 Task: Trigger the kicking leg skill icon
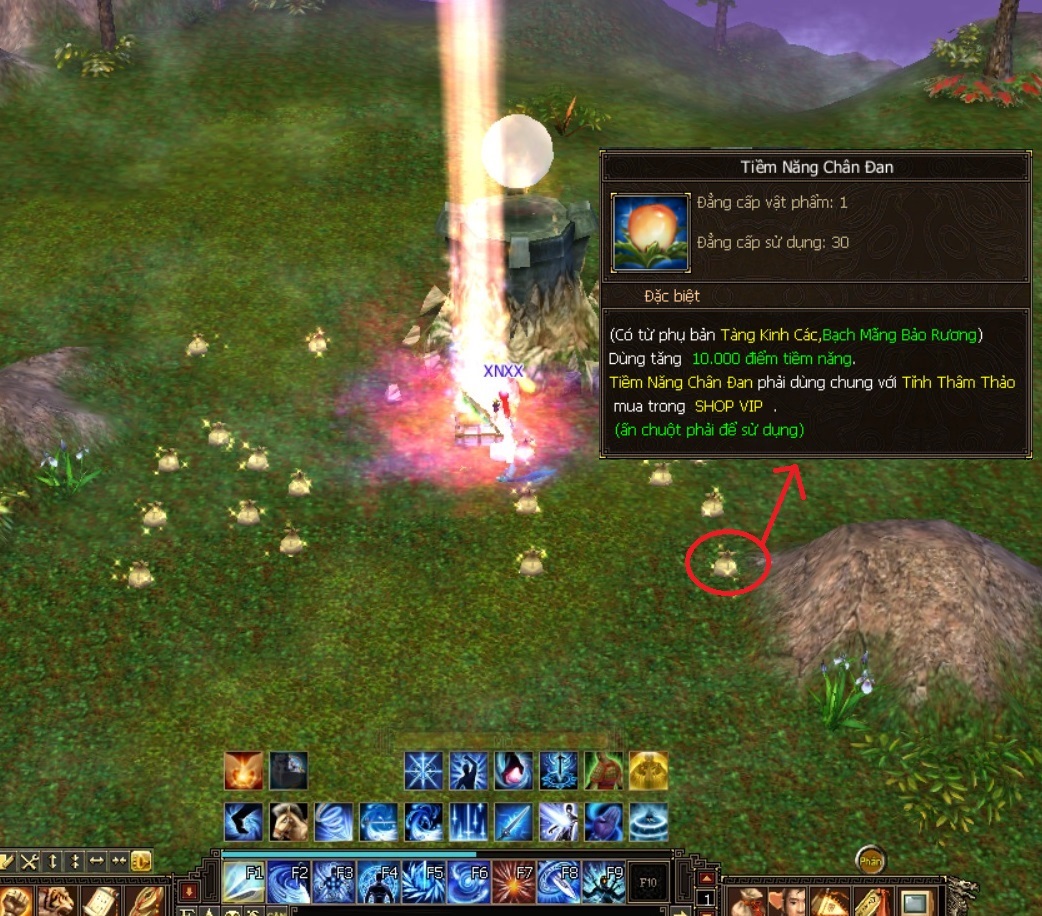[x=243, y=822]
